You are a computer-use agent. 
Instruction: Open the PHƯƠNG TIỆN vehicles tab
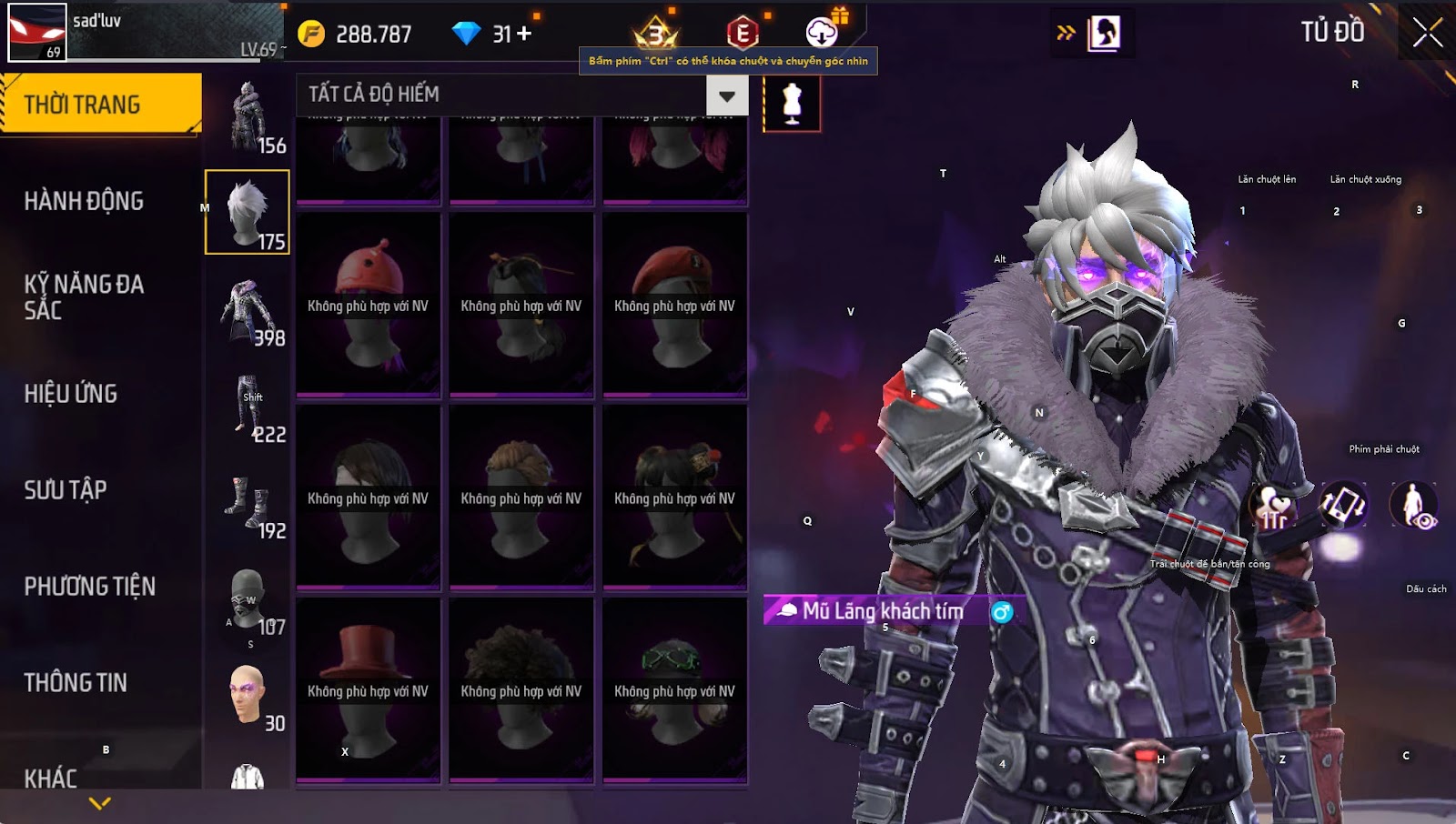(89, 587)
